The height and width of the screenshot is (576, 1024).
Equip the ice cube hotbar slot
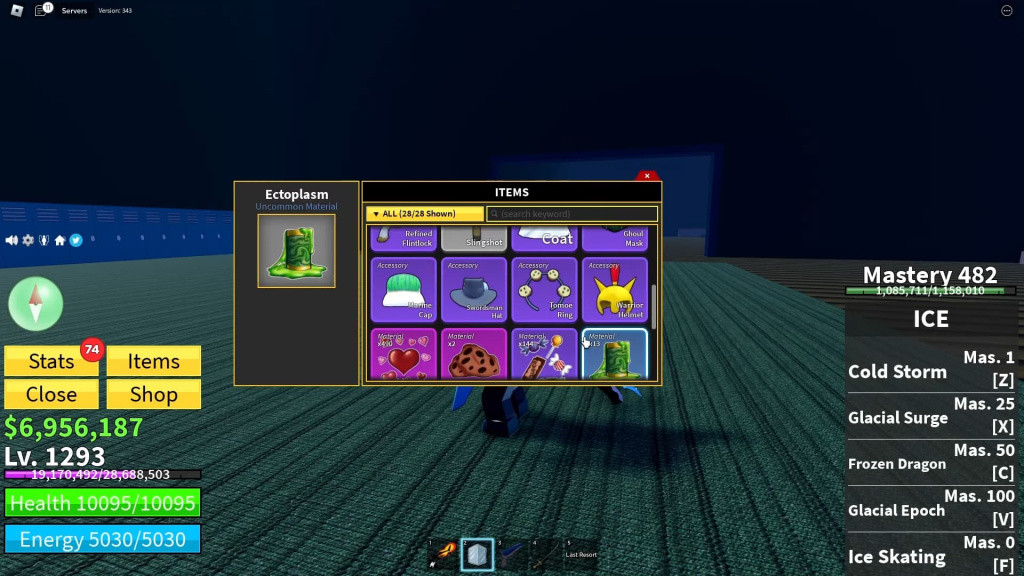477,554
